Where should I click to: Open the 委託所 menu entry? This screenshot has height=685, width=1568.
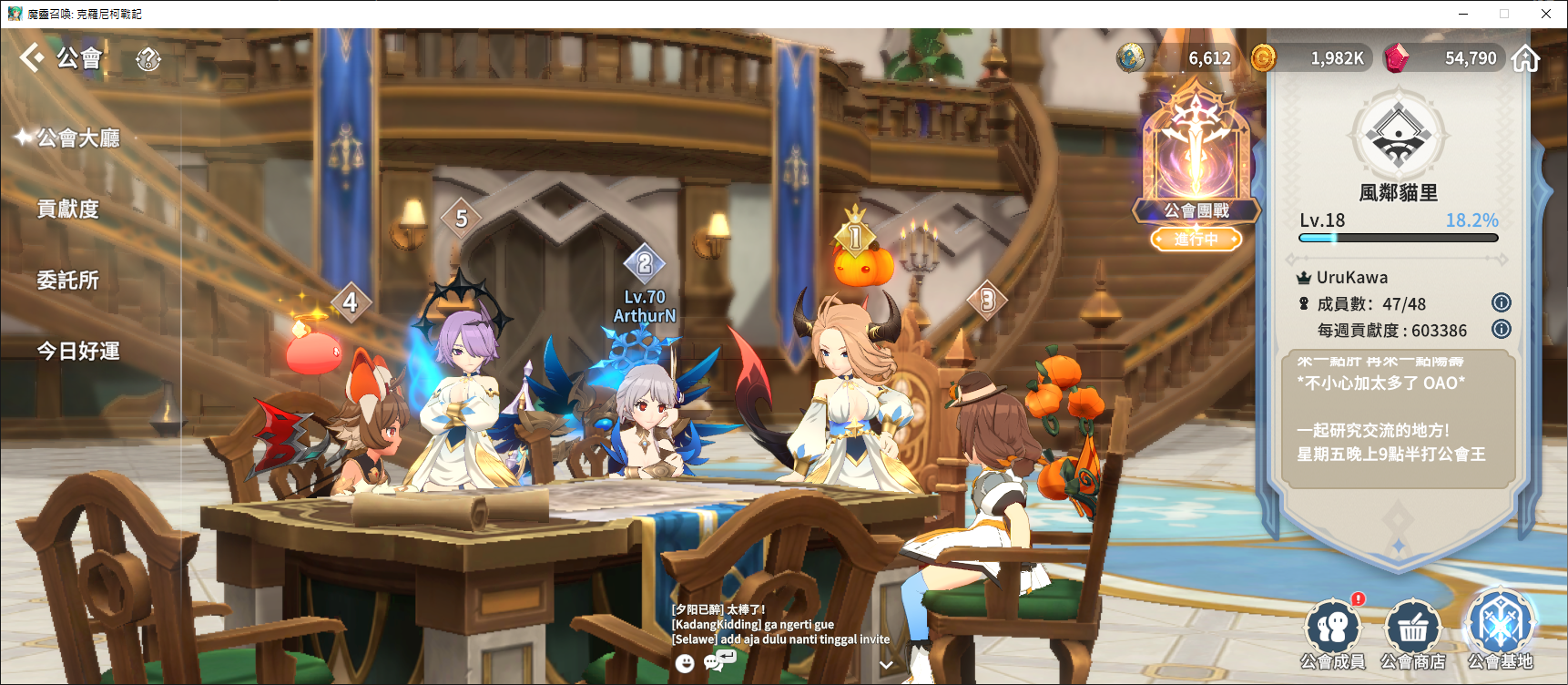point(67,280)
